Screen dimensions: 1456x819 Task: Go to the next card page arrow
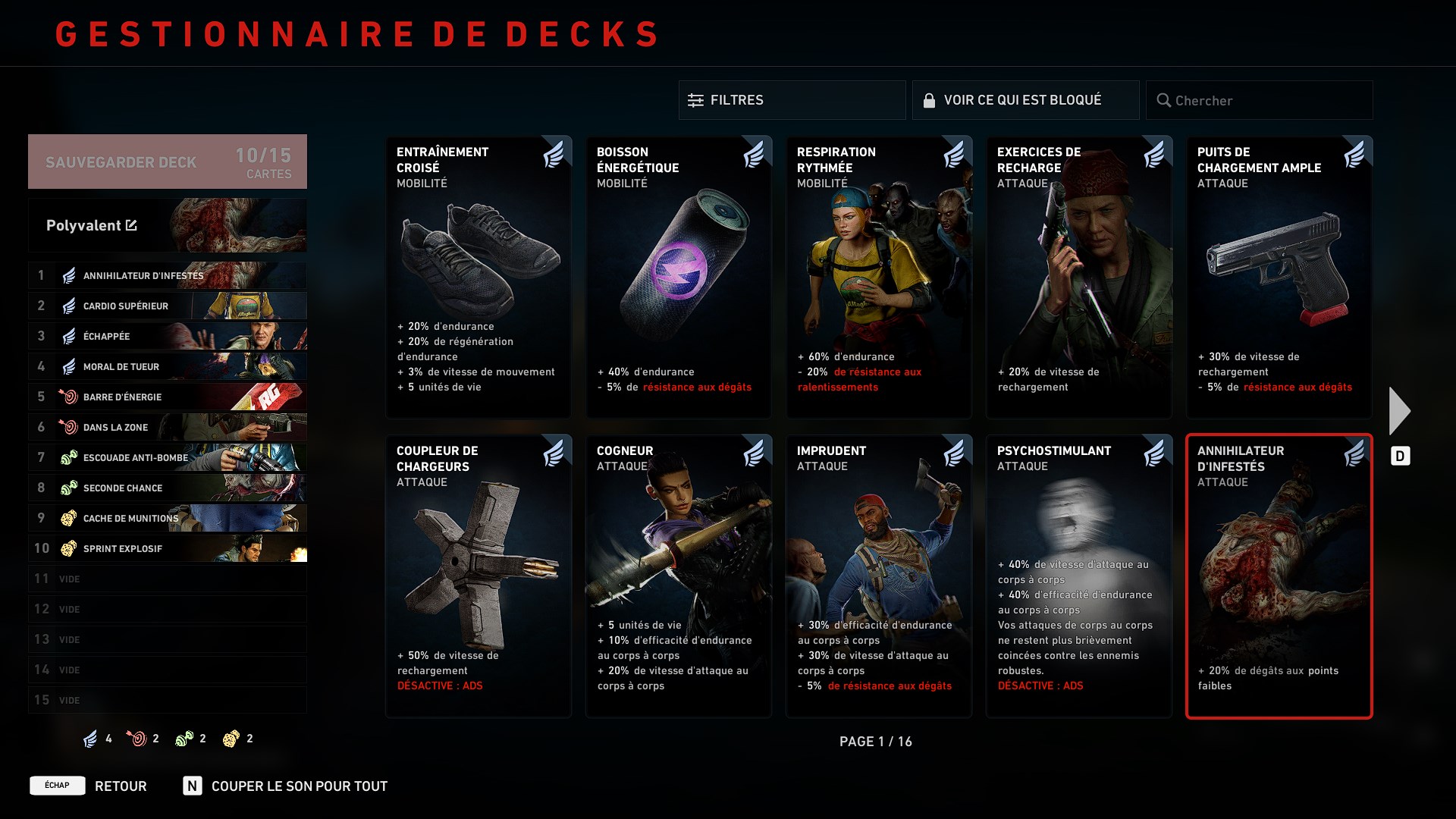[x=1399, y=411]
